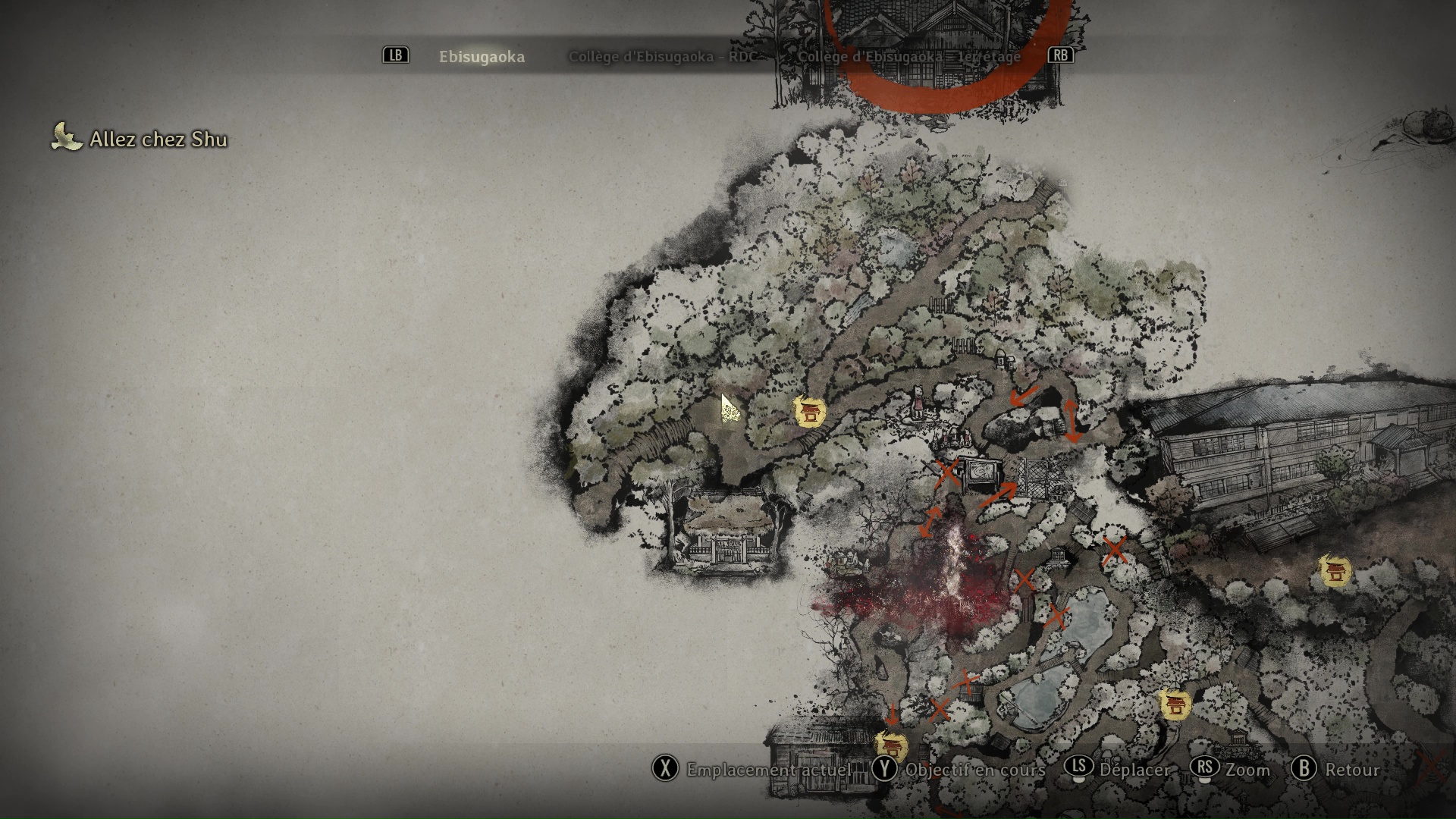The height and width of the screenshot is (819, 1456).
Task: Switch to the Ebisugaoka map tab
Action: pyautogui.click(x=482, y=57)
